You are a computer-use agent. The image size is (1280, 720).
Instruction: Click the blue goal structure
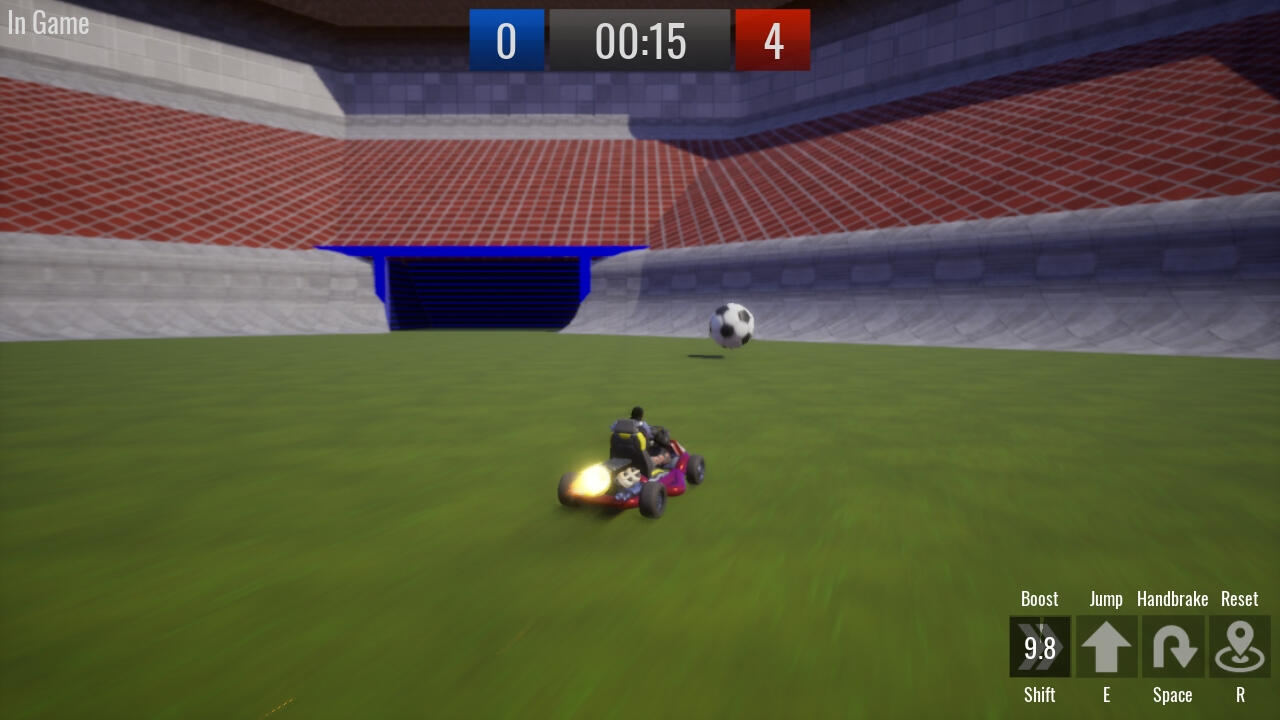[480, 290]
